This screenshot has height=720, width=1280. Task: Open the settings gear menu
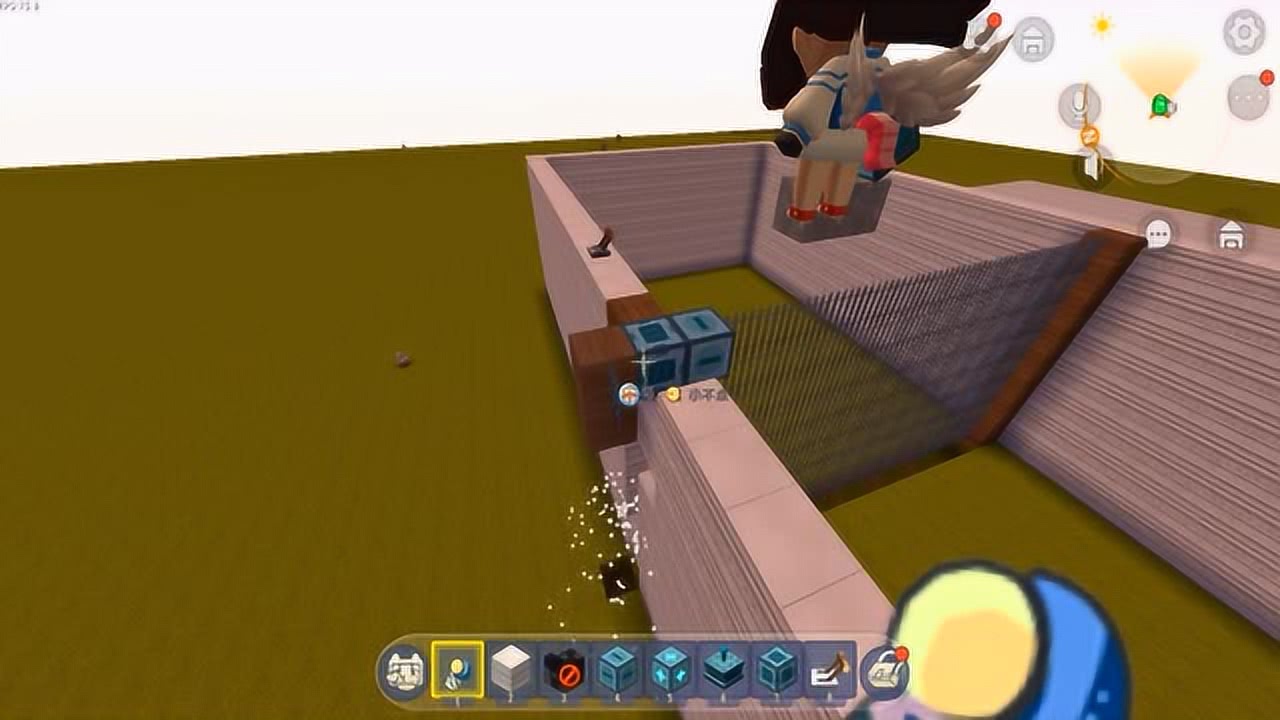click(x=1244, y=32)
